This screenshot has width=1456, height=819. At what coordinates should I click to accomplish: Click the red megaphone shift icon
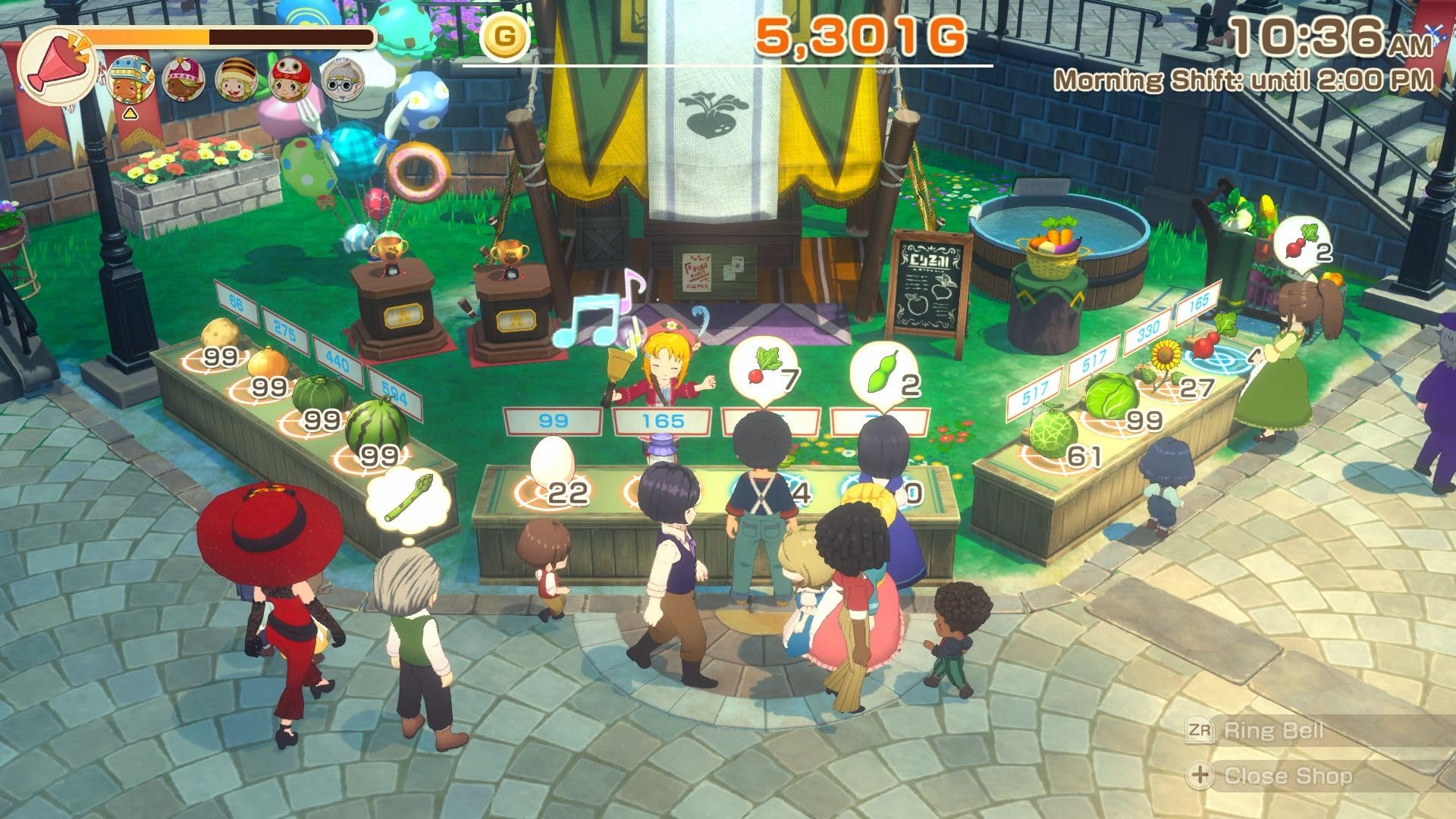click(x=59, y=59)
